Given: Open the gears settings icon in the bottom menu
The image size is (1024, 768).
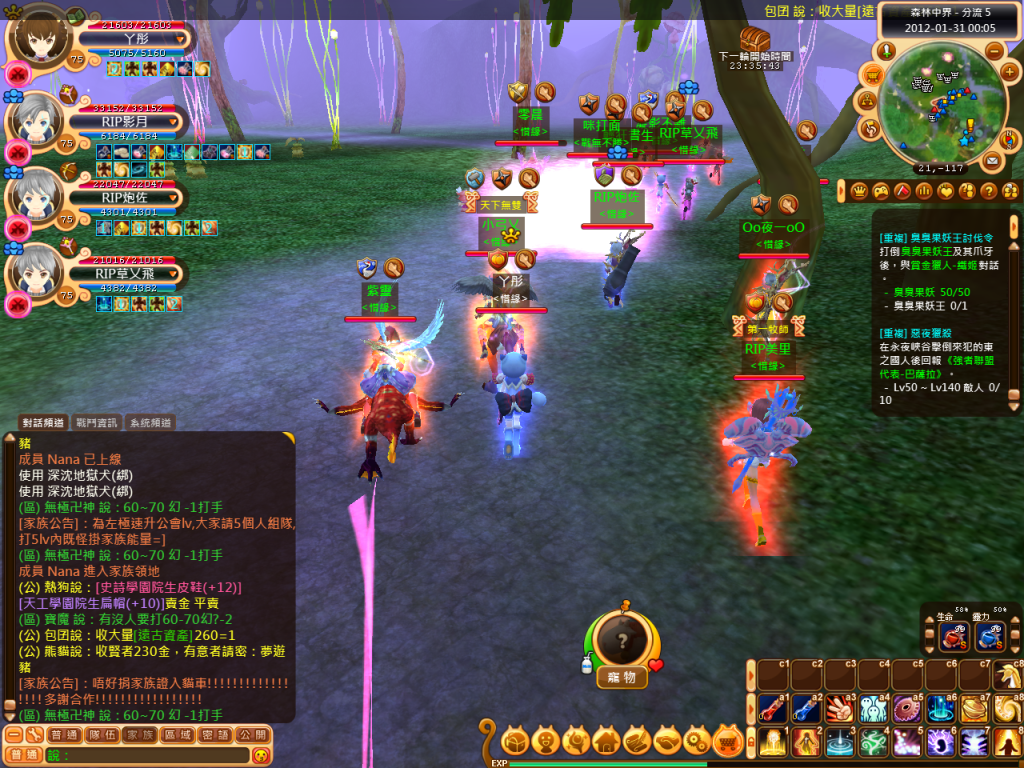Looking at the screenshot, I should click(699, 741).
